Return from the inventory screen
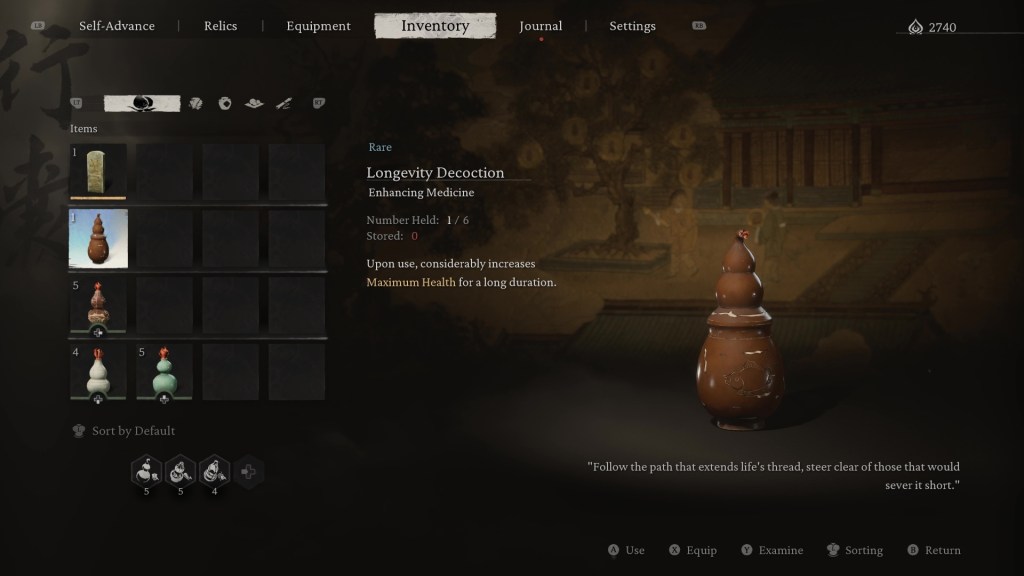This screenshot has width=1024, height=576. 934,550
